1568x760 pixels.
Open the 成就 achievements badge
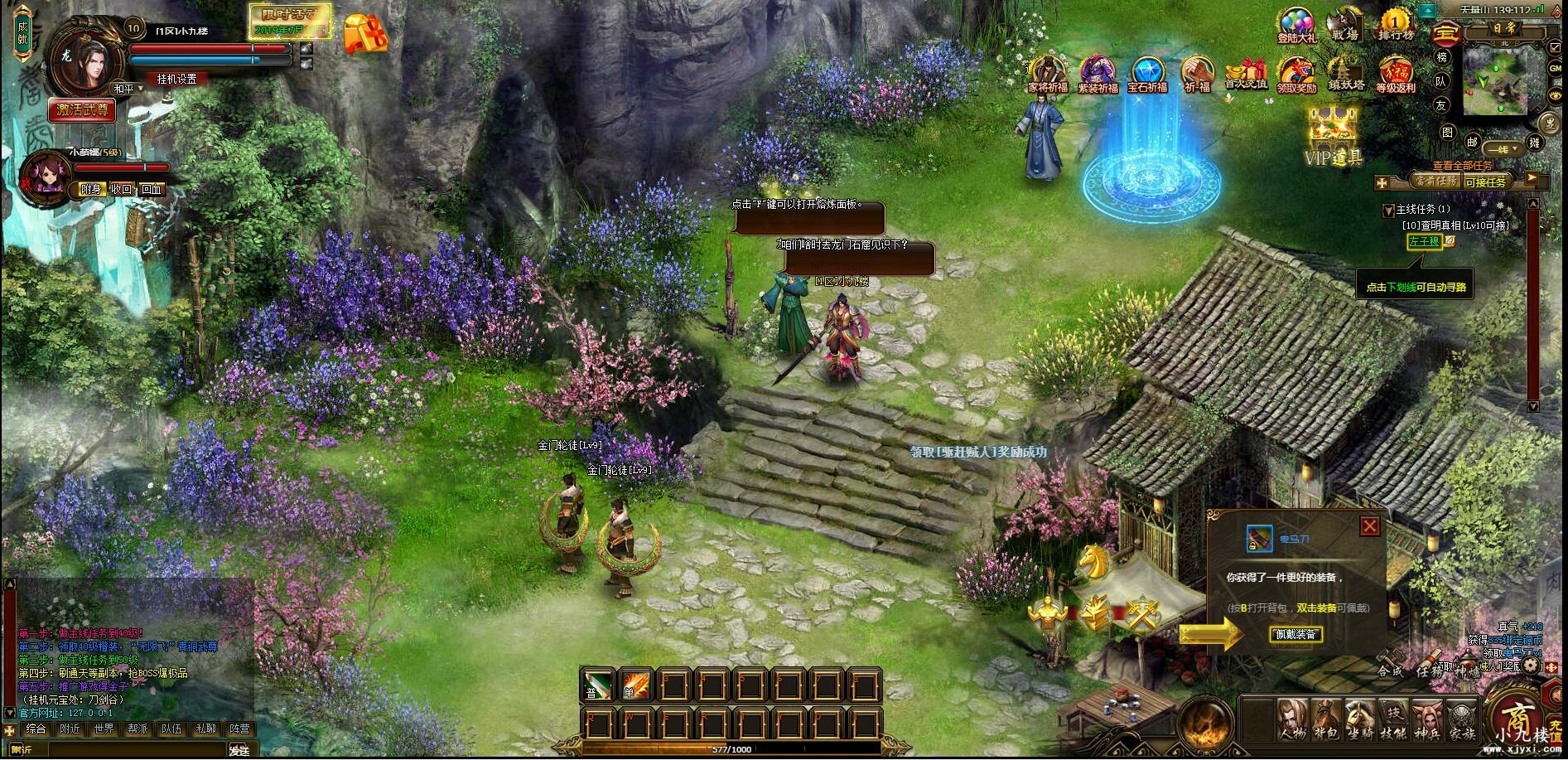click(22, 32)
